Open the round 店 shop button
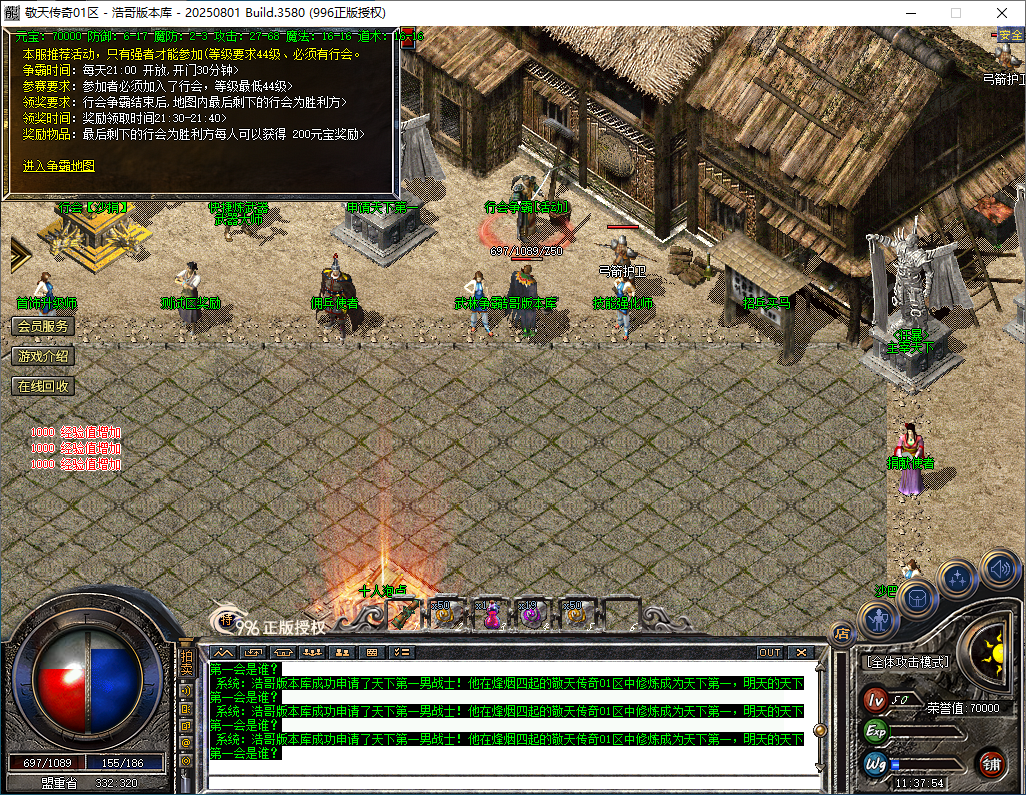 842,632
